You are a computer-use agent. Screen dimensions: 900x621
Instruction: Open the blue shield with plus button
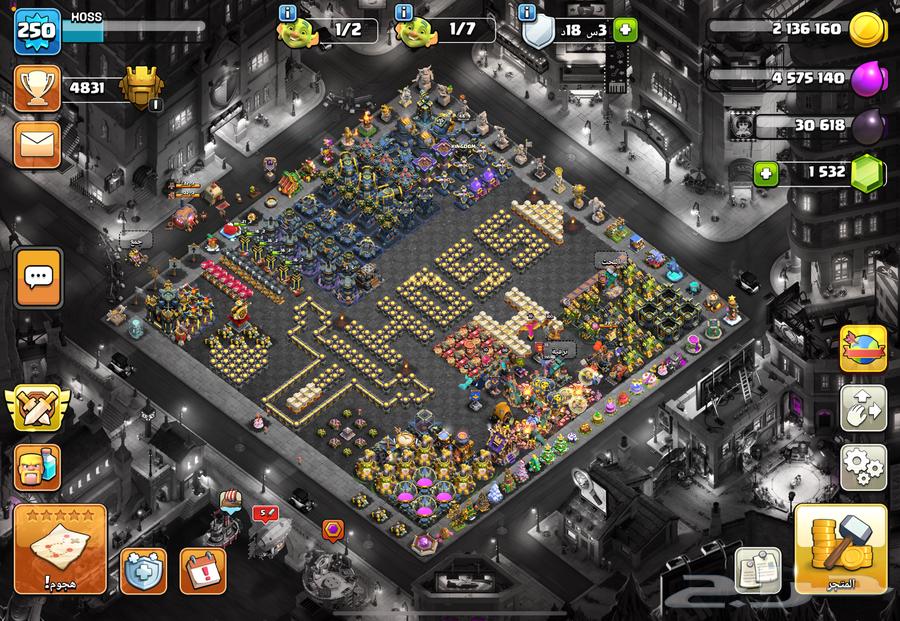click(143, 570)
